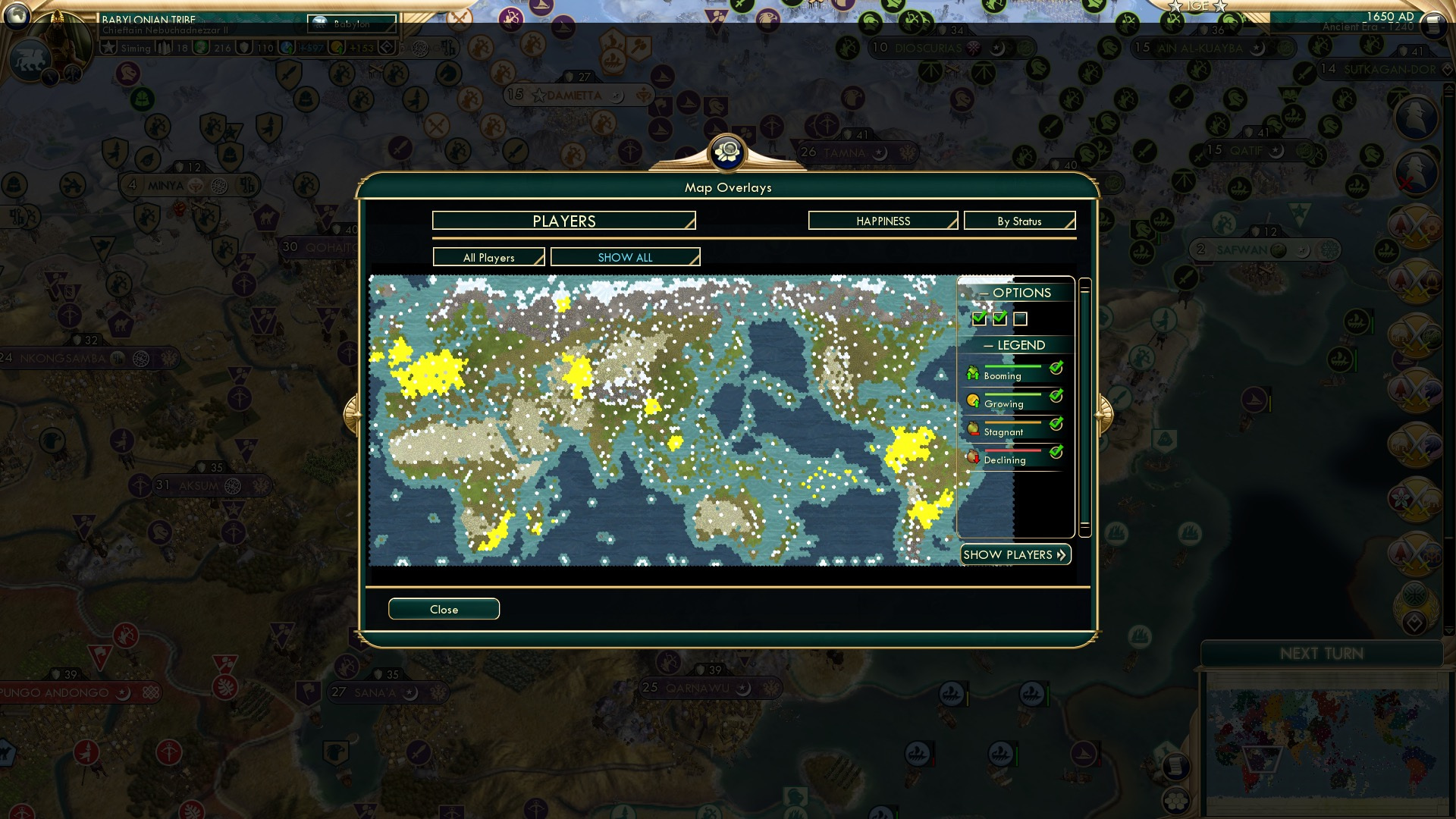Click the Babylon civilization emblem near the top
The height and width of the screenshot is (819, 1456).
click(318, 24)
